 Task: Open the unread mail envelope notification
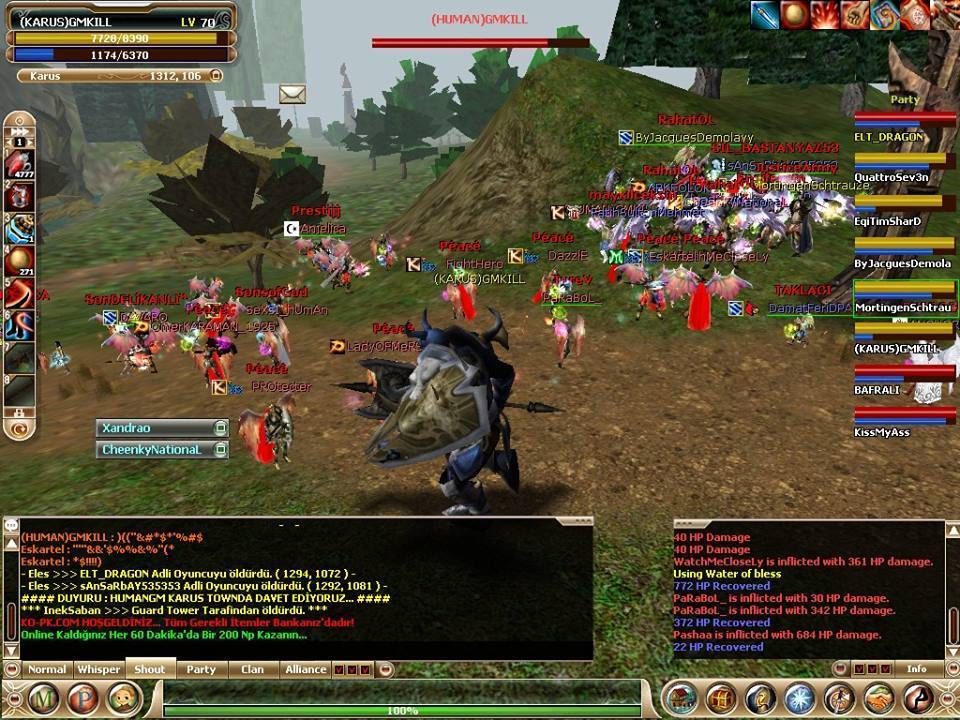(292, 94)
